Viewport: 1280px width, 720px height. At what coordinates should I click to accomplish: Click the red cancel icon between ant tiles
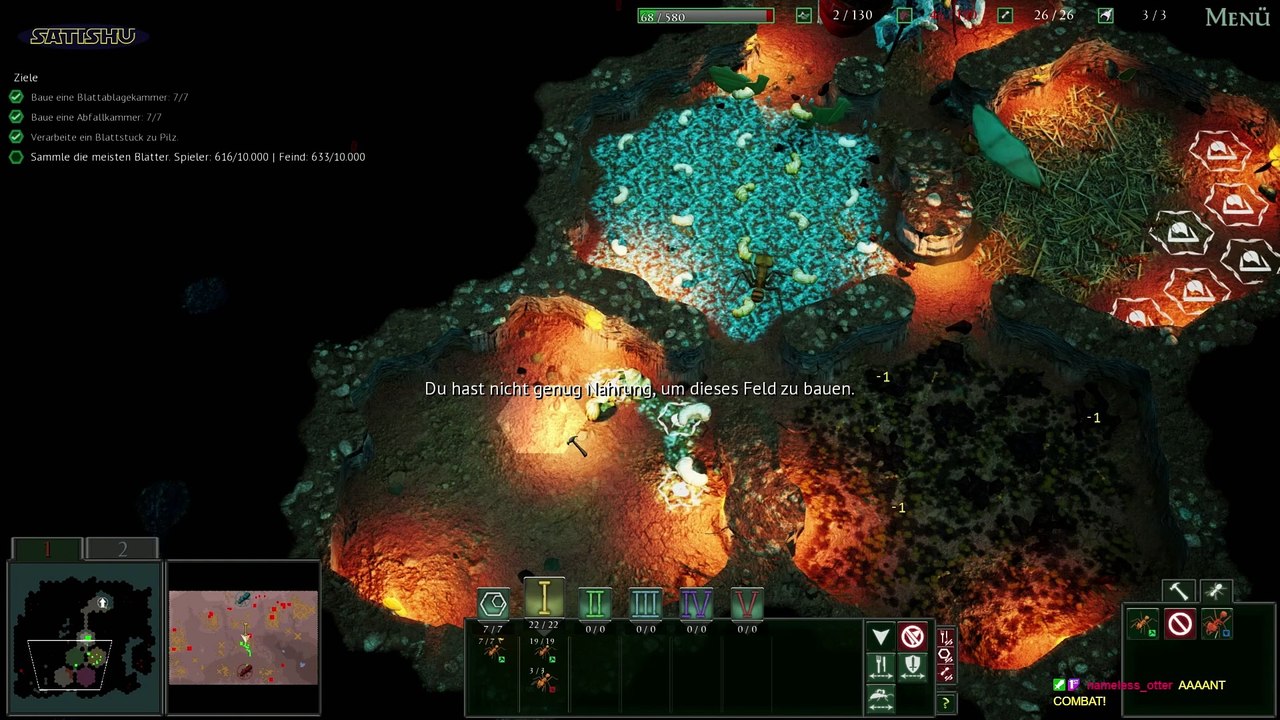1180,625
